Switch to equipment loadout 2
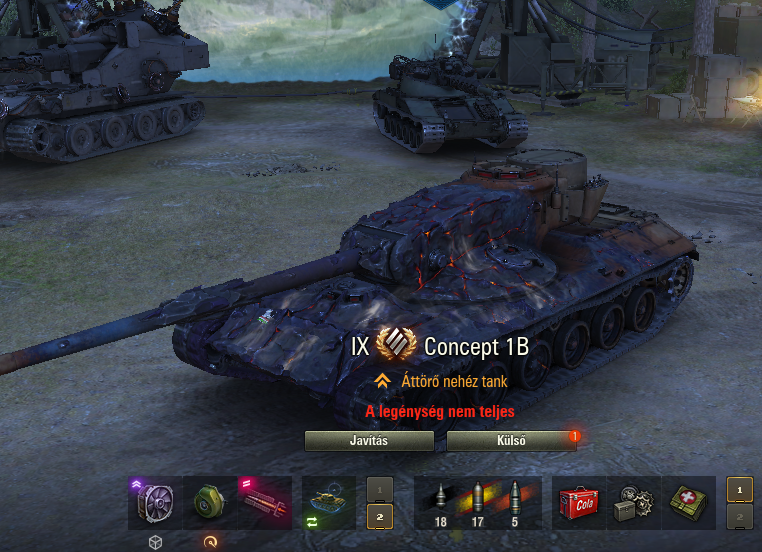The width and height of the screenshot is (762, 552). (380, 516)
